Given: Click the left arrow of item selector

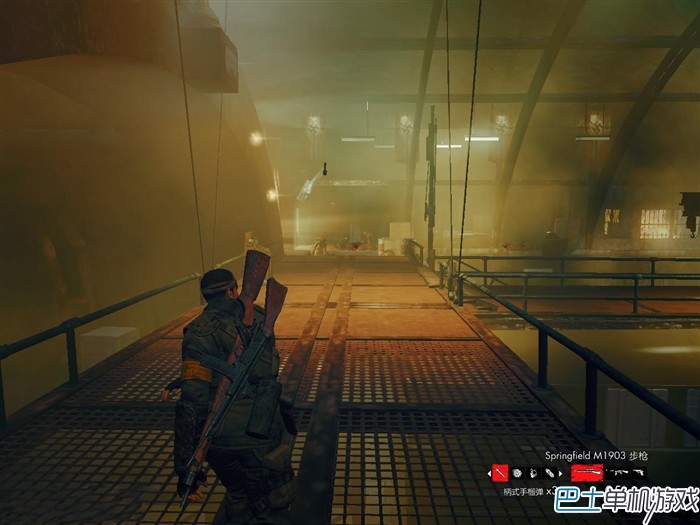Looking at the screenshot, I should tap(489, 473).
